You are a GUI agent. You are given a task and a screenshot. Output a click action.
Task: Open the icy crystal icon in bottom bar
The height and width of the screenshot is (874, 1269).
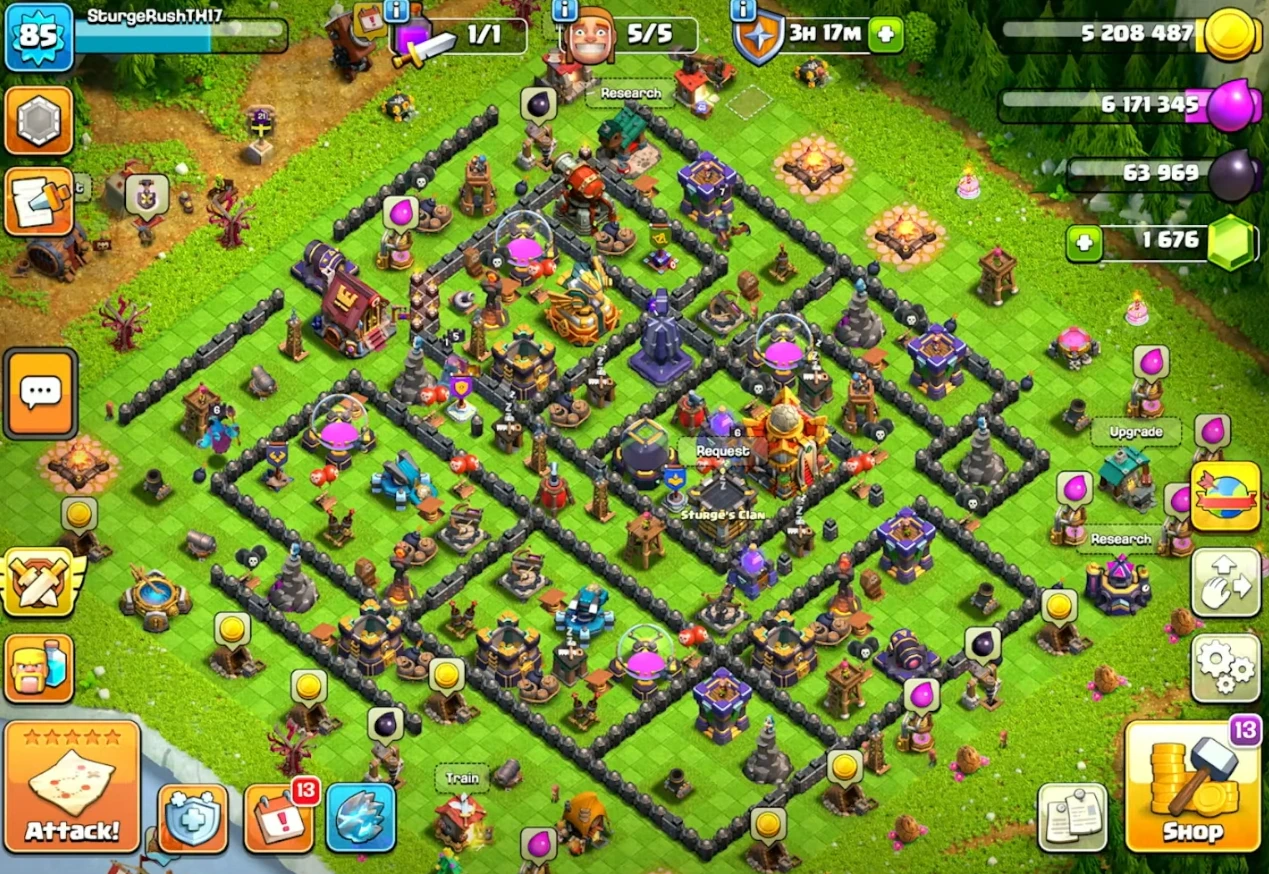360,818
